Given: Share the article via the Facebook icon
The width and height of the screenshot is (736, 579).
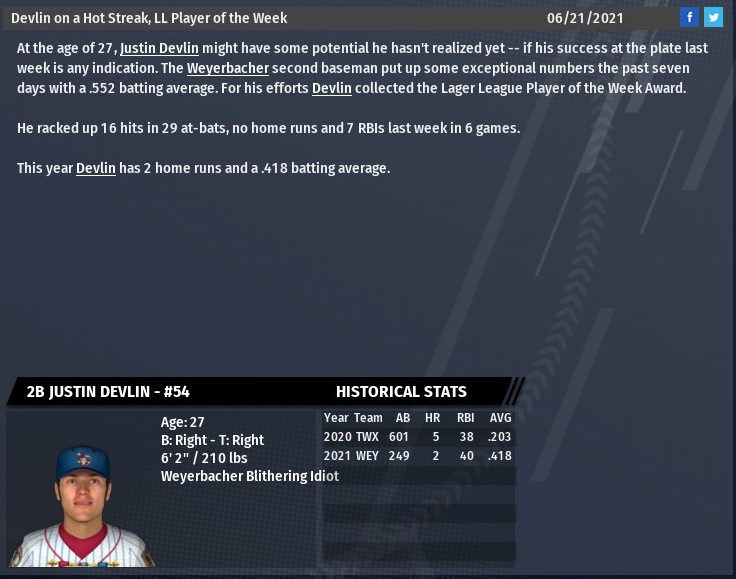Looking at the screenshot, I should pos(690,17).
